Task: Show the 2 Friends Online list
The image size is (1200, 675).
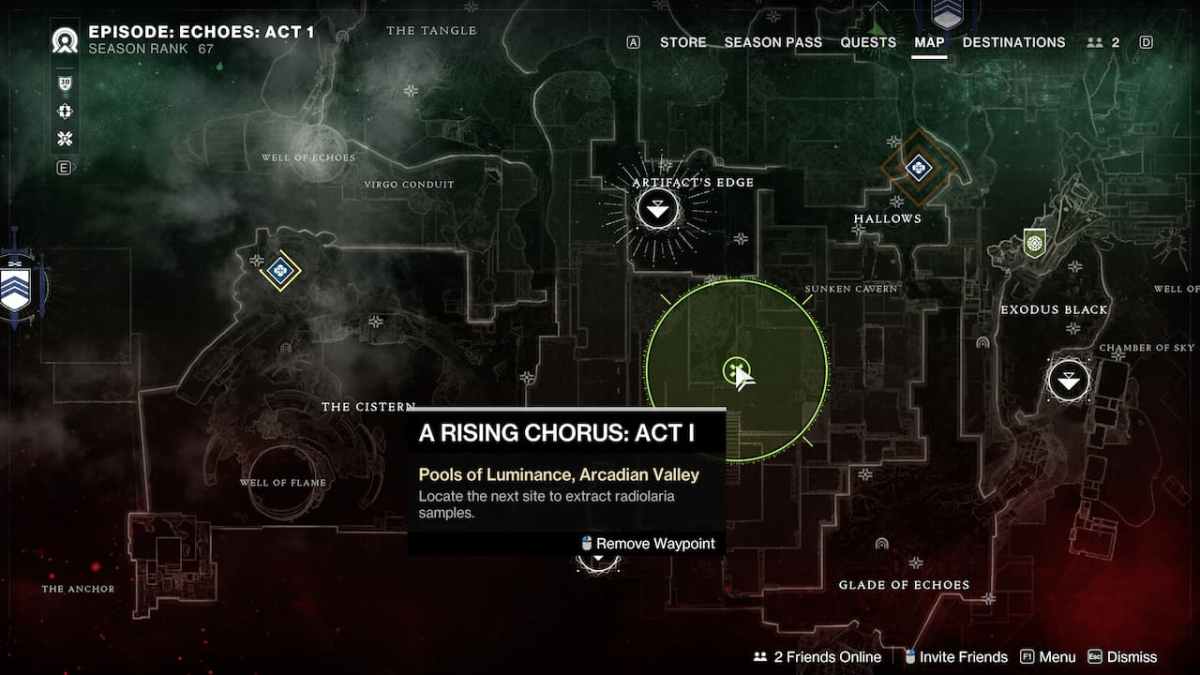Action: [818, 657]
